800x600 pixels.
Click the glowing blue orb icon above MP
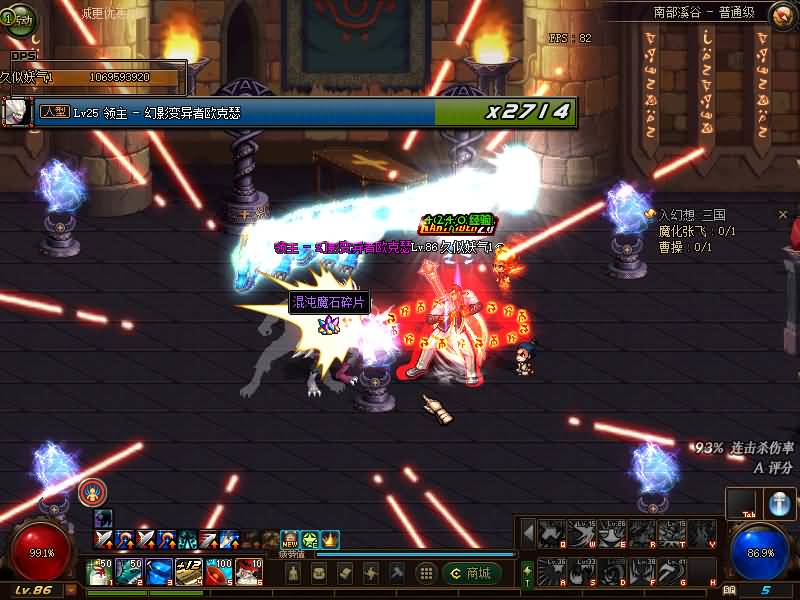tap(780, 504)
